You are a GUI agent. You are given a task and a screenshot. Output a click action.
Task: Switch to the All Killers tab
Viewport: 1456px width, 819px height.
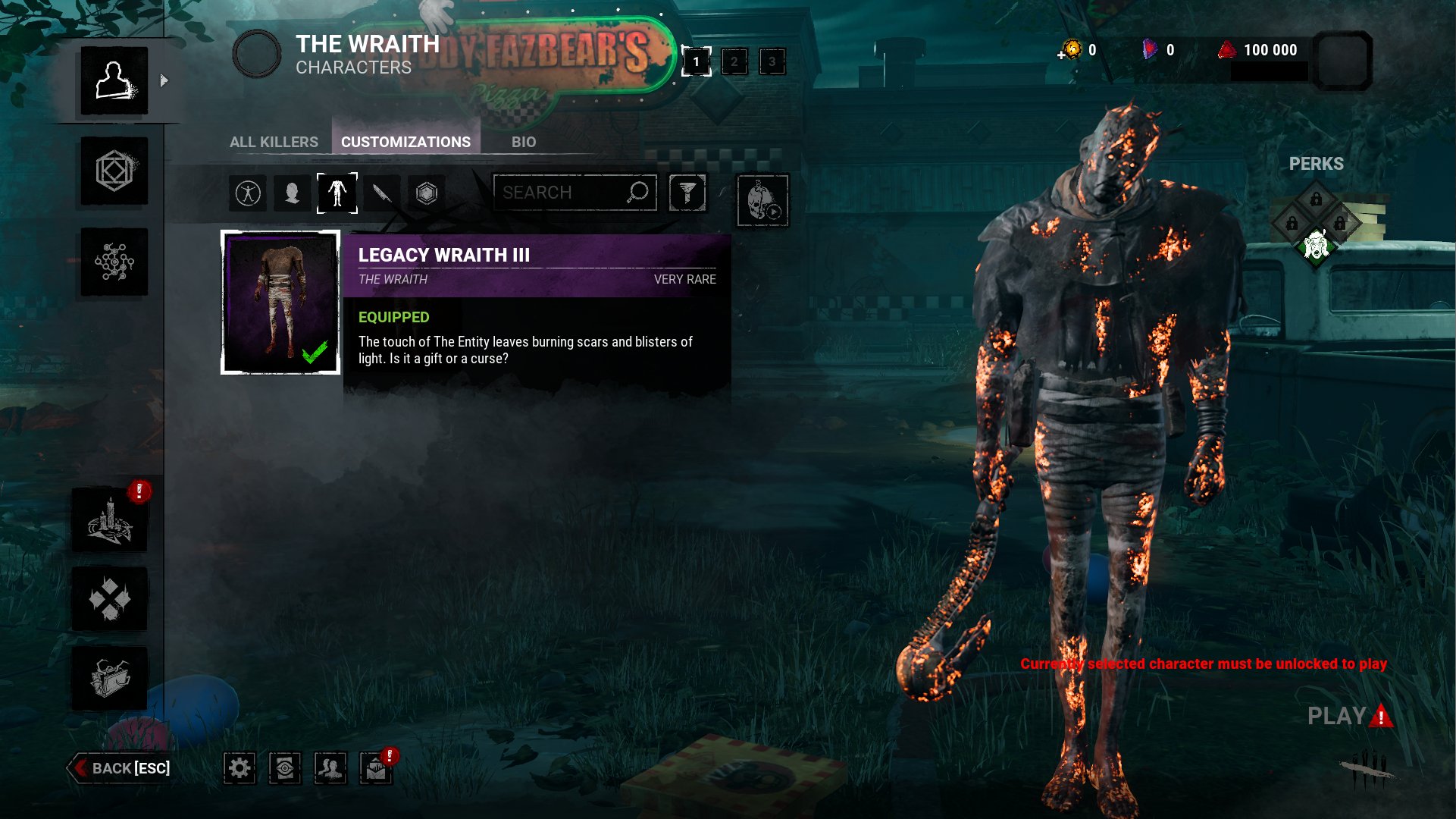tap(274, 142)
